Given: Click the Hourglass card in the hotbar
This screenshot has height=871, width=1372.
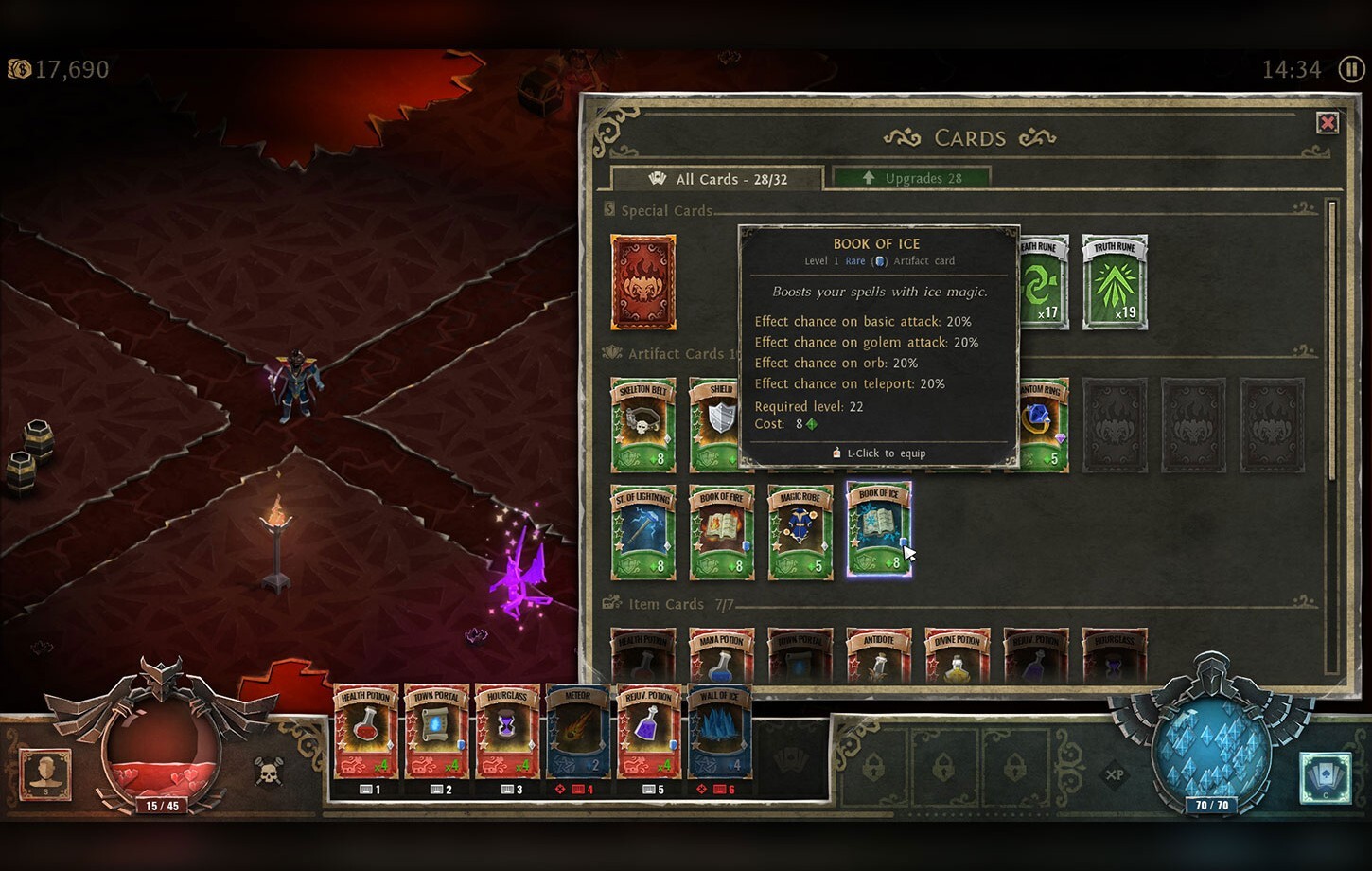Looking at the screenshot, I should click(508, 732).
